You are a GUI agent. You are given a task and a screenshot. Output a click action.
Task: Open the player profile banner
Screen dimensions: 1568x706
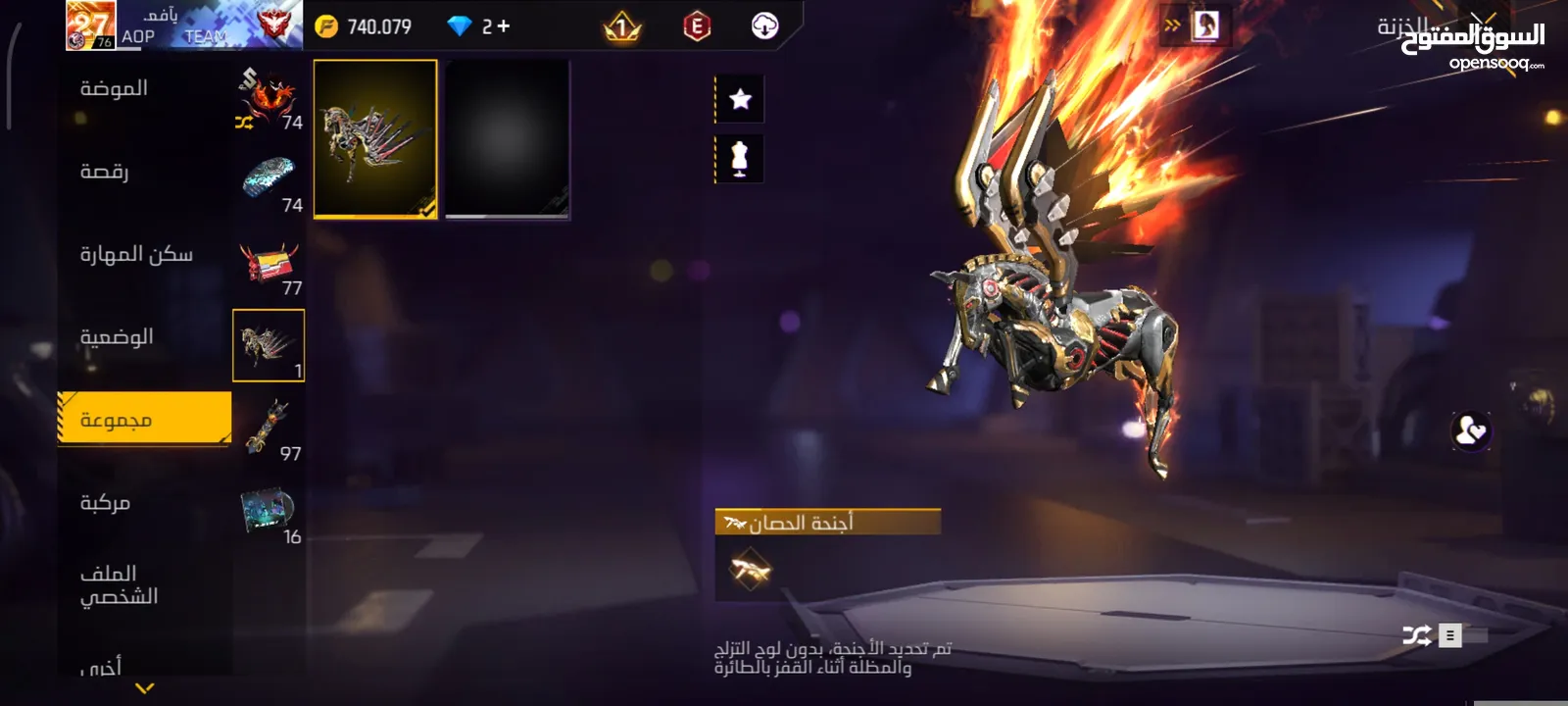[x=183, y=25]
